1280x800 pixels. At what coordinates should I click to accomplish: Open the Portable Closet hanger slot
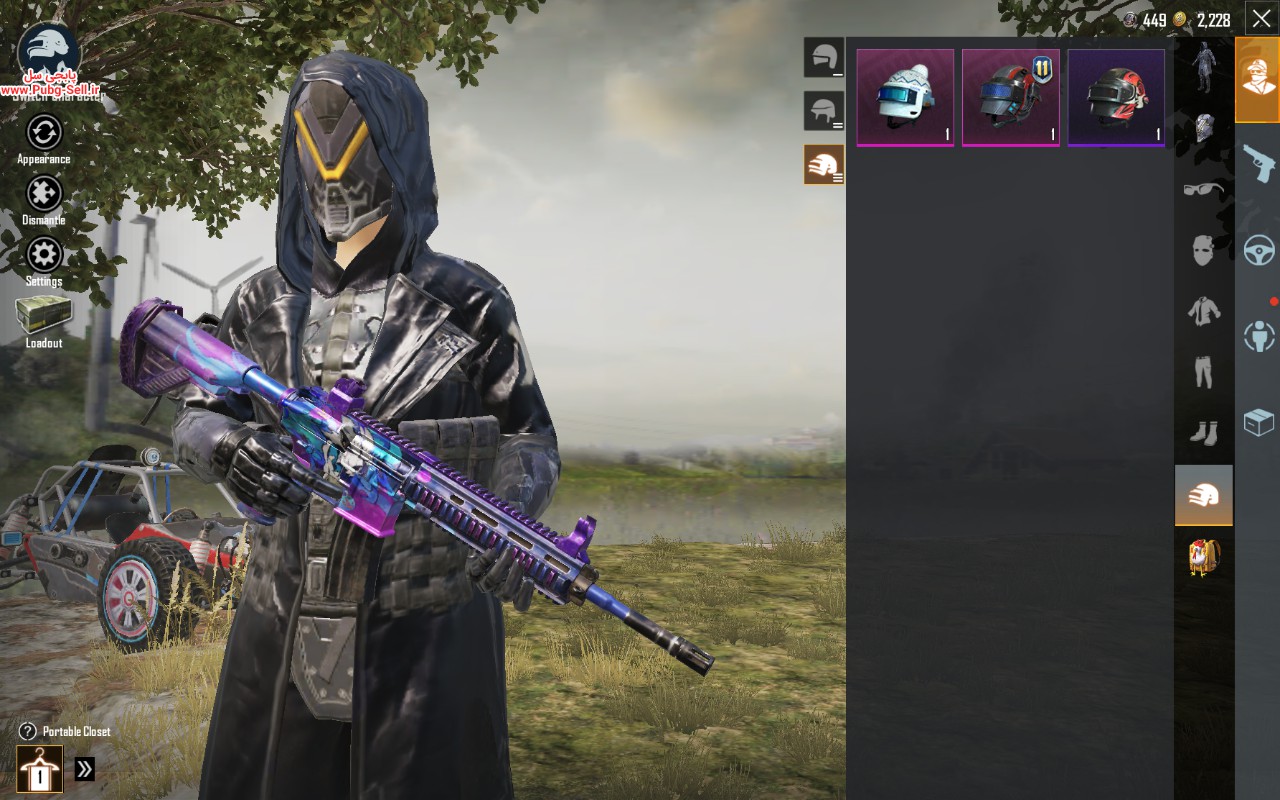[39, 769]
